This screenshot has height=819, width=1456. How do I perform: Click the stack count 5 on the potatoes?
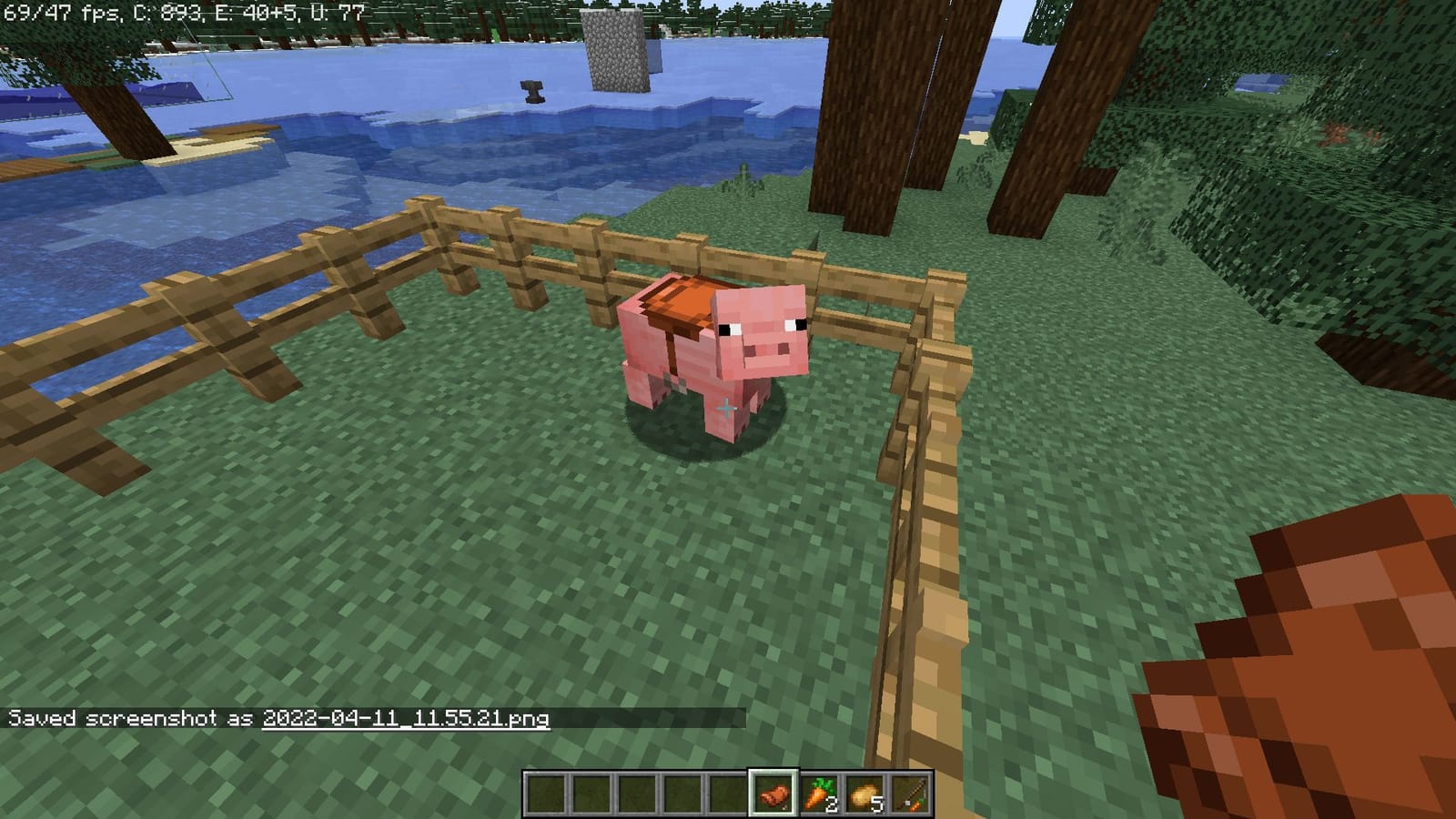(876, 804)
